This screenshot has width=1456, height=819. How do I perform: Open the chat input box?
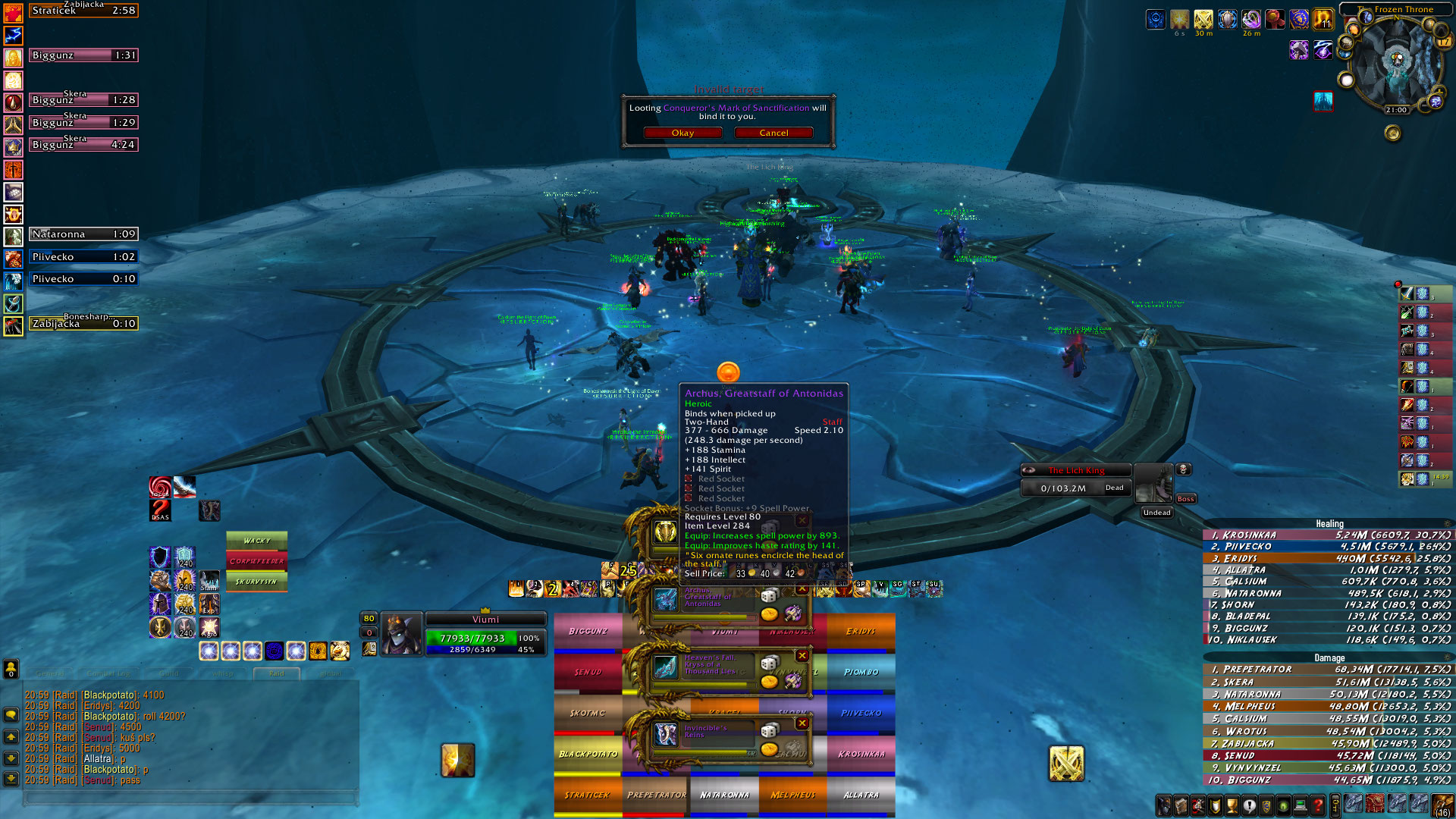tap(190, 798)
